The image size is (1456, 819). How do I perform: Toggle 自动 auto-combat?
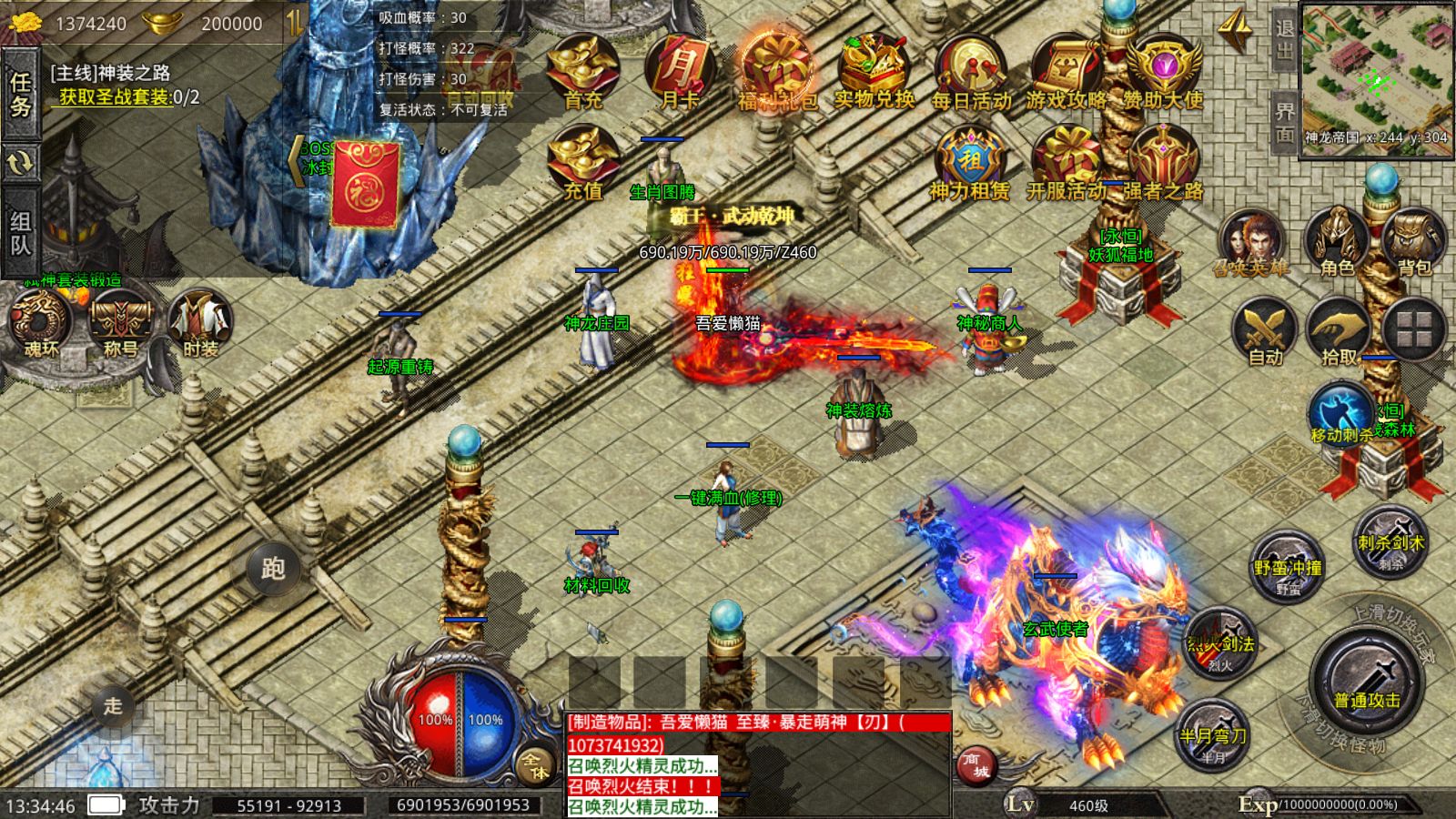coord(1265,332)
